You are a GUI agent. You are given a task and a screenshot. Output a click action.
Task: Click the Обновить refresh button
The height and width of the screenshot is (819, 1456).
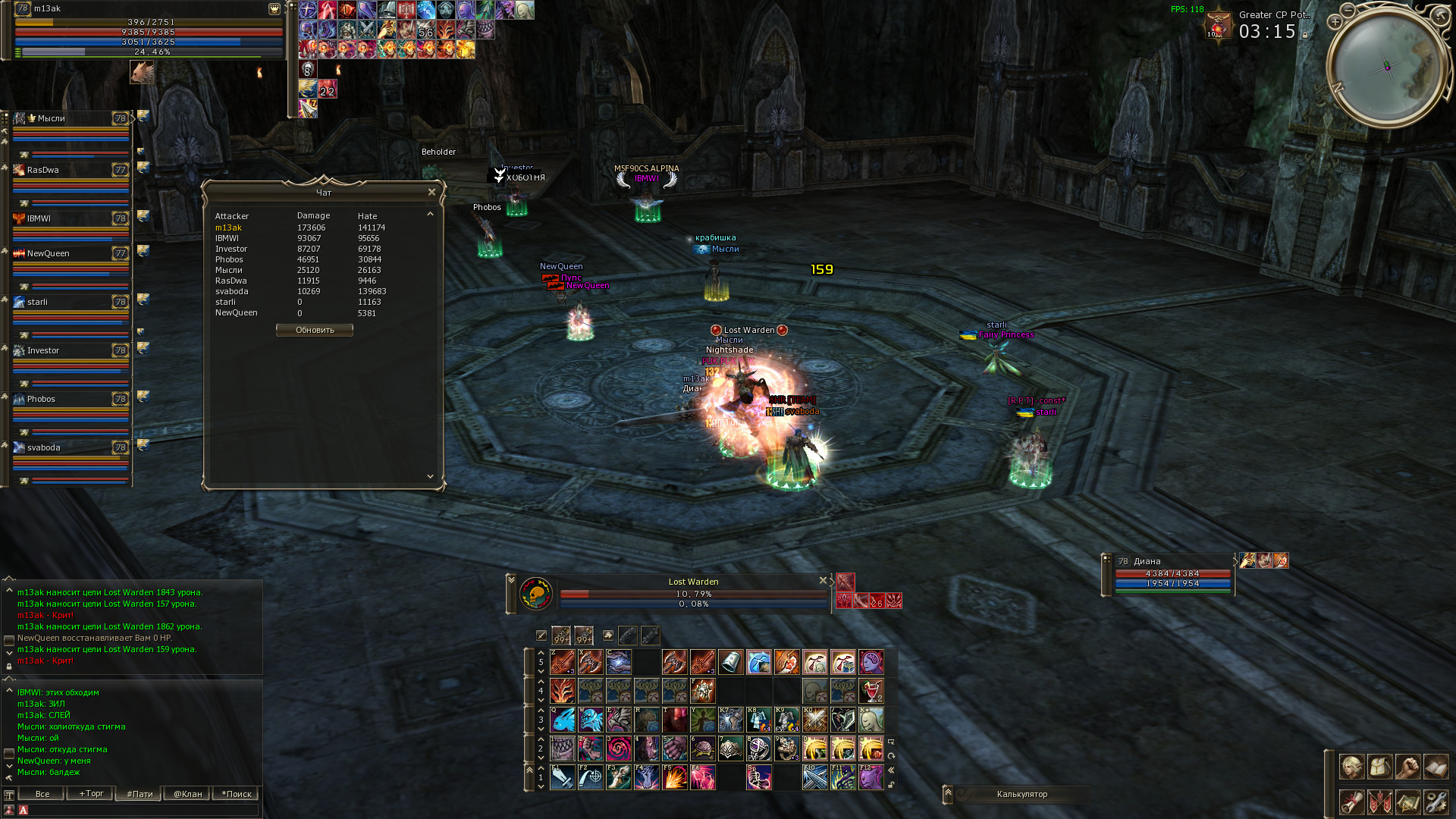(314, 330)
